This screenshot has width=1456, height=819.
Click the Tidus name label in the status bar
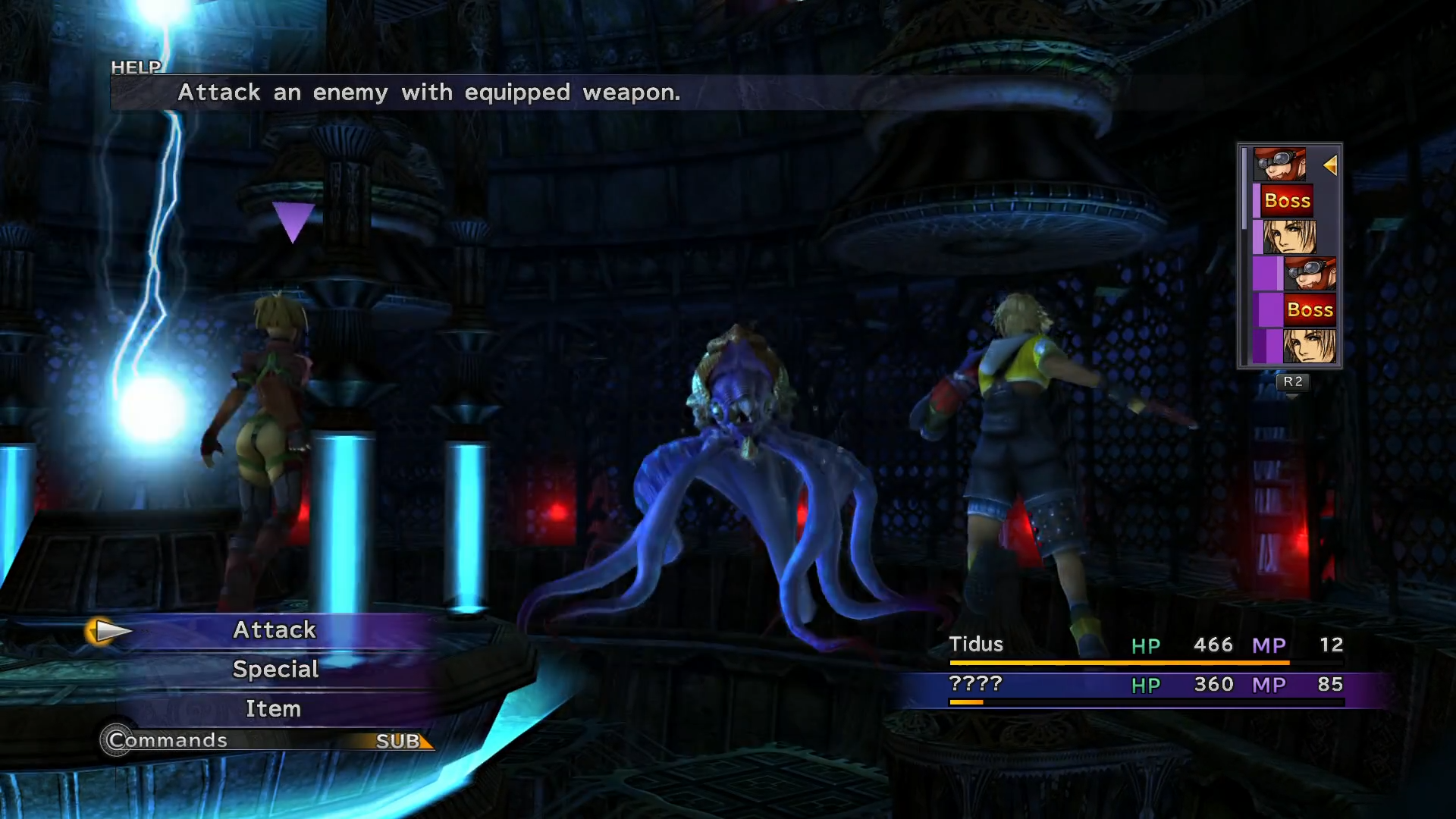click(x=976, y=645)
